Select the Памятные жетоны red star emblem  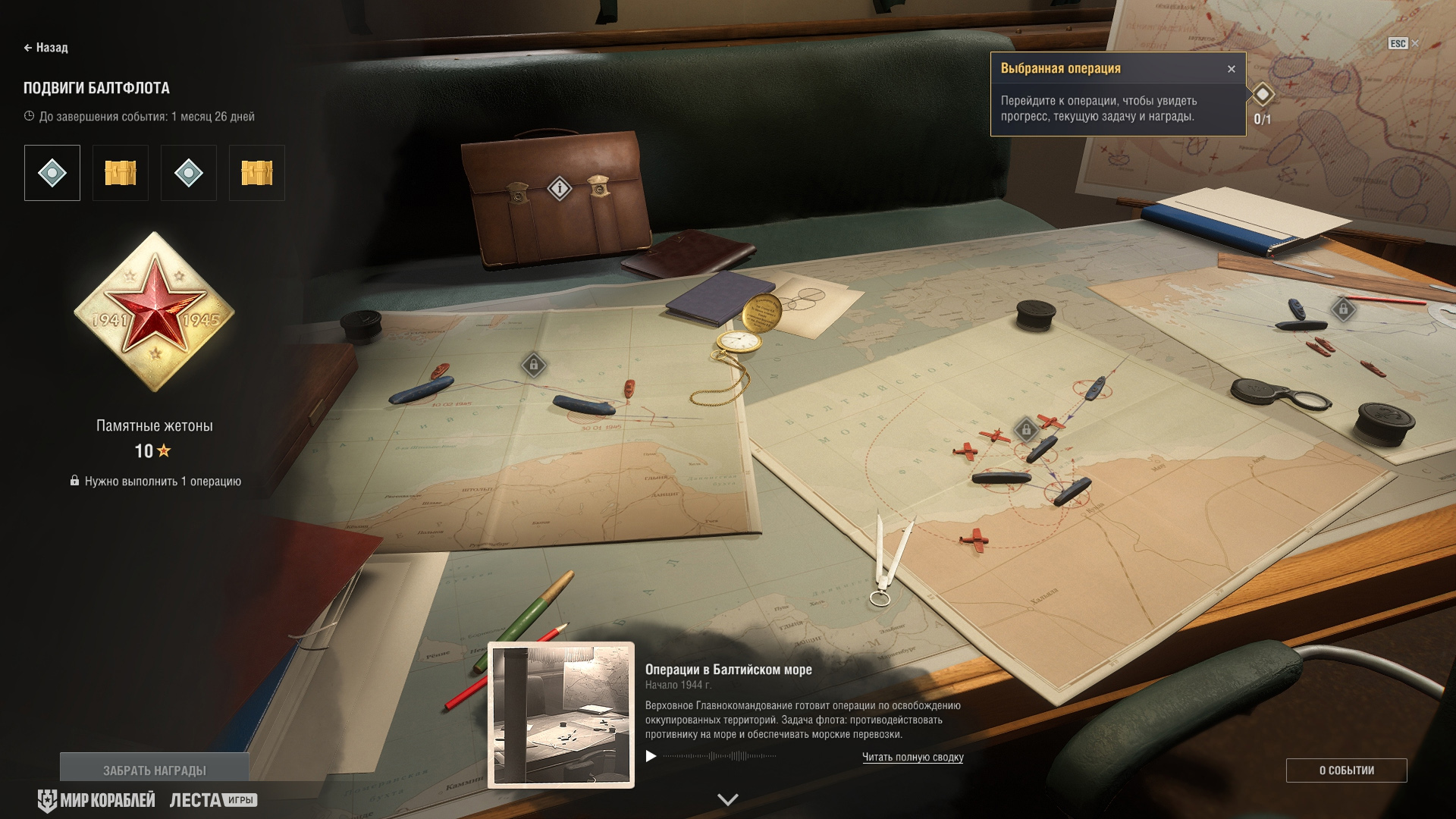click(155, 312)
